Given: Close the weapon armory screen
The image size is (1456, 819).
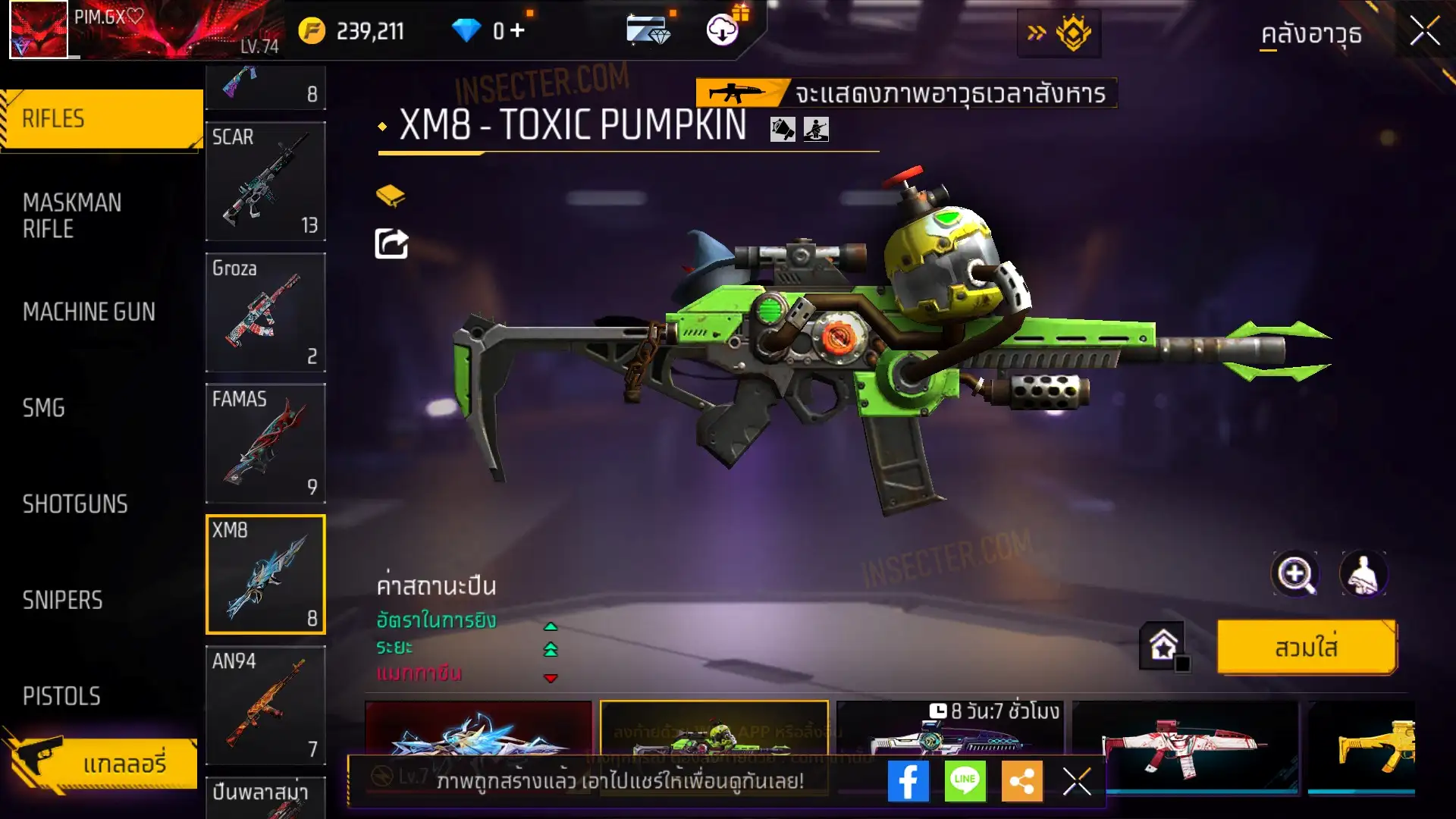Looking at the screenshot, I should [1425, 32].
